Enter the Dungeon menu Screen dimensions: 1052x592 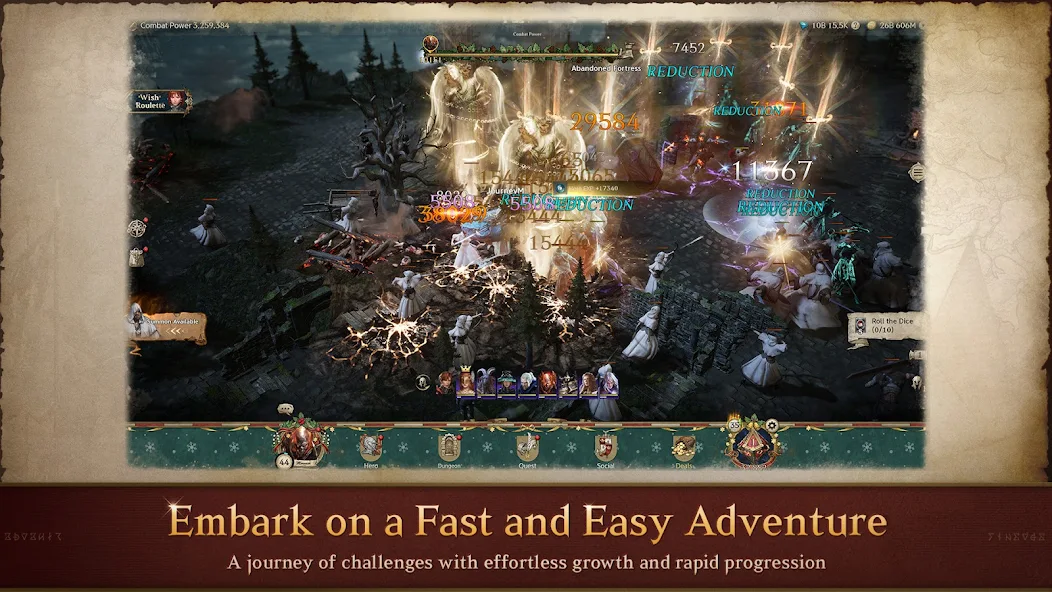tap(449, 449)
